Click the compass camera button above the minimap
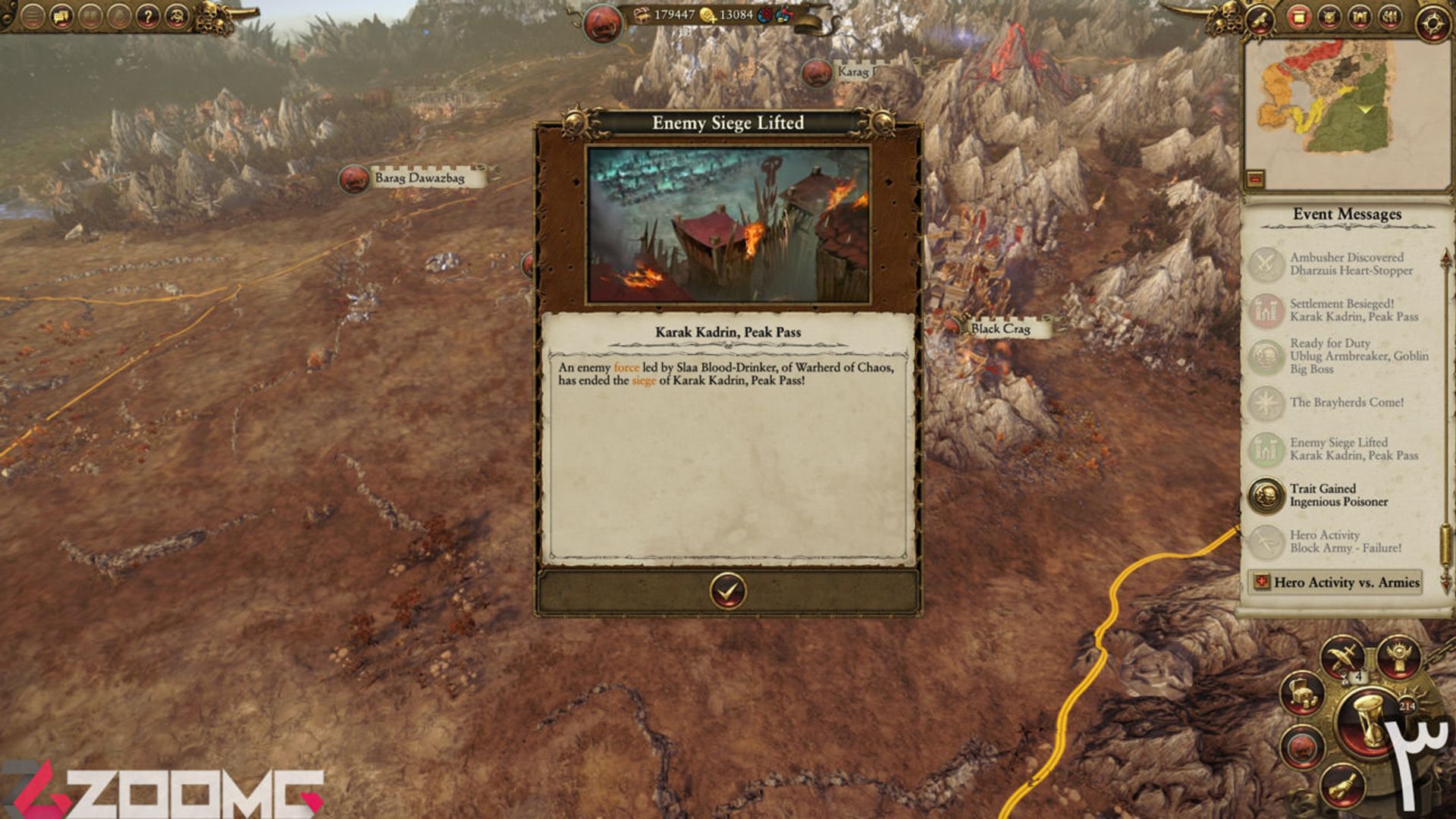This screenshot has height=819, width=1456. click(1432, 23)
